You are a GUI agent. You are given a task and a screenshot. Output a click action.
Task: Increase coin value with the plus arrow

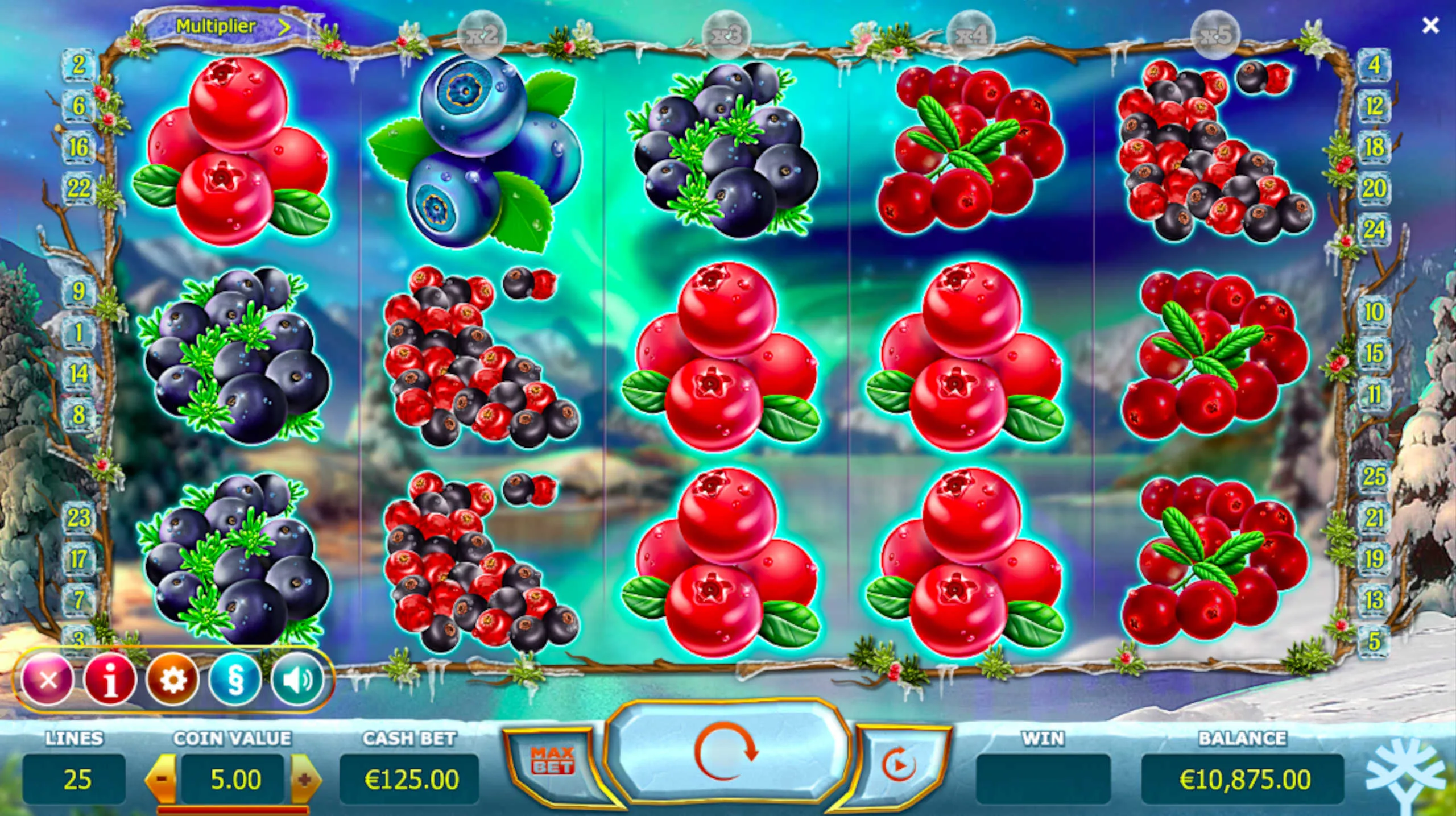305,779
